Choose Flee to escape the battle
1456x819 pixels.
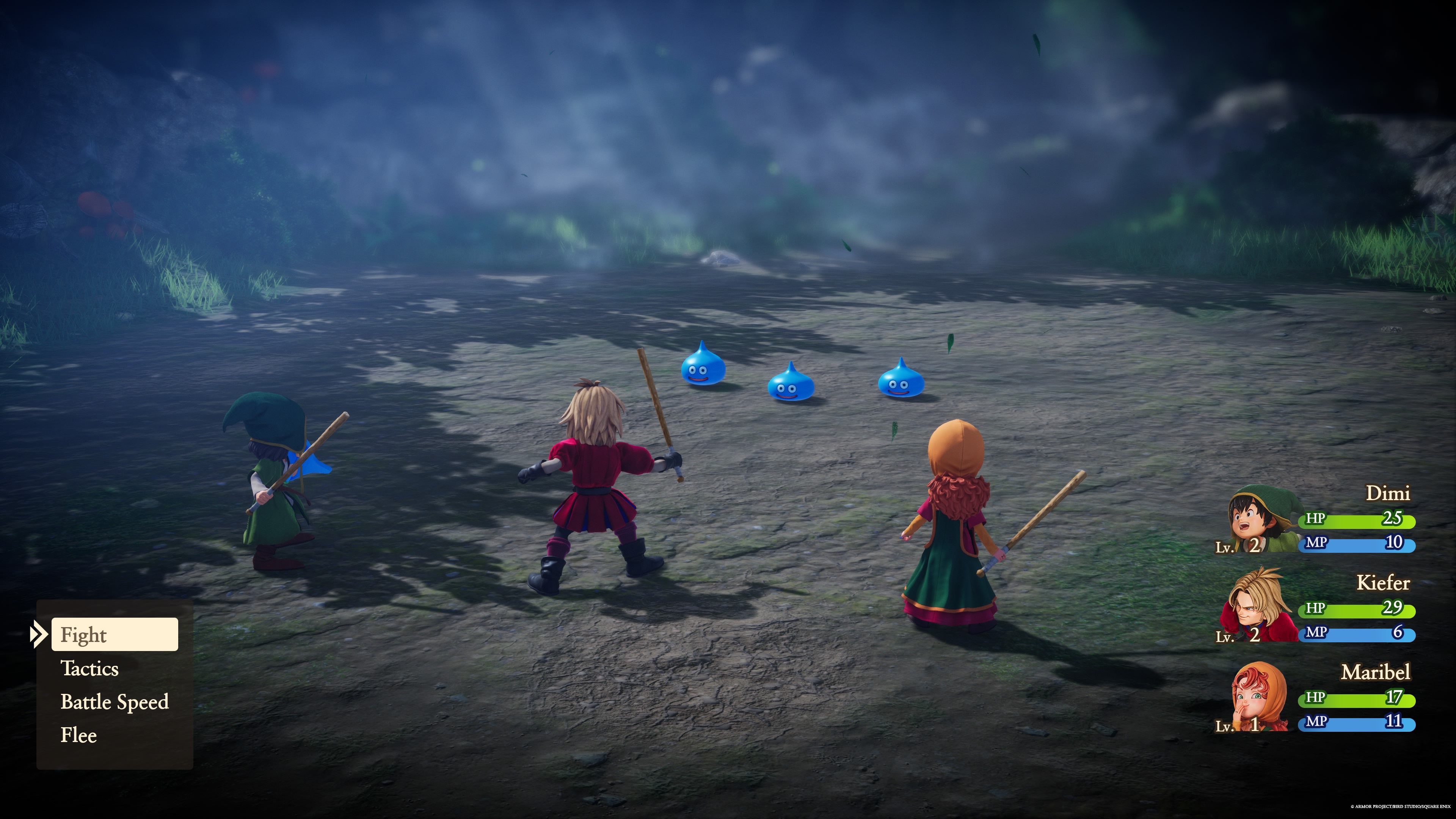pos(79,735)
